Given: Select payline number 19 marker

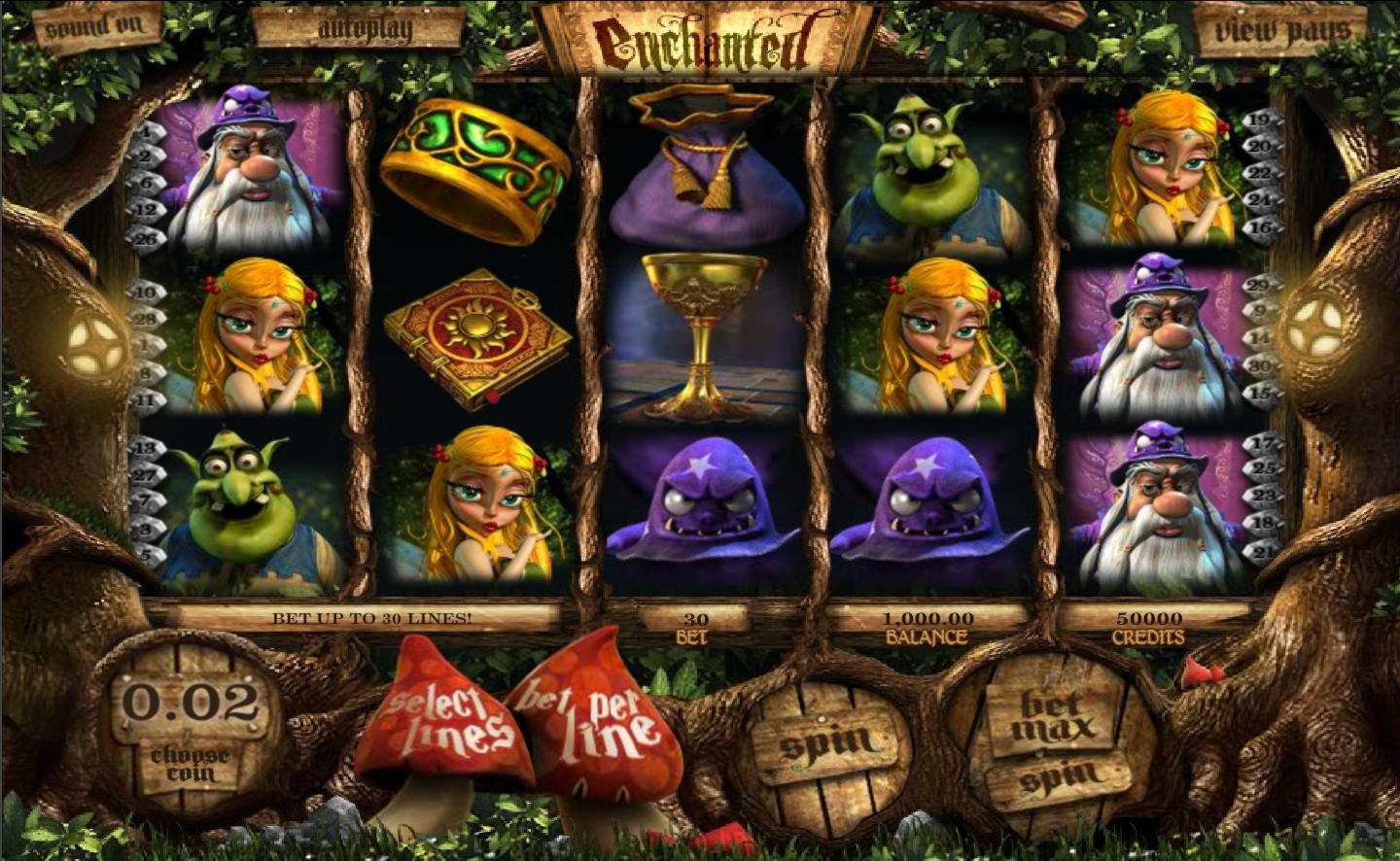Looking at the screenshot, I should tap(1259, 121).
